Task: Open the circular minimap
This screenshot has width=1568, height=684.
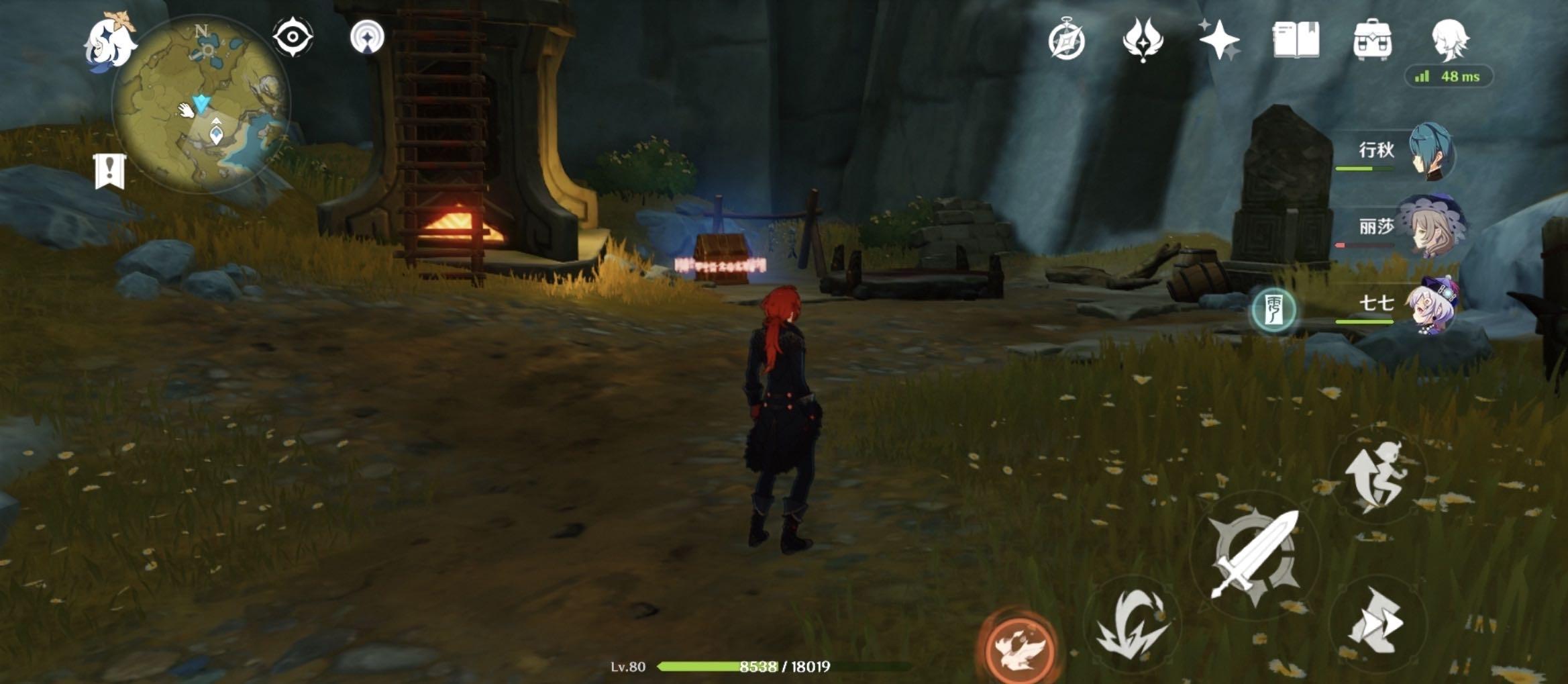Action: (x=201, y=106)
